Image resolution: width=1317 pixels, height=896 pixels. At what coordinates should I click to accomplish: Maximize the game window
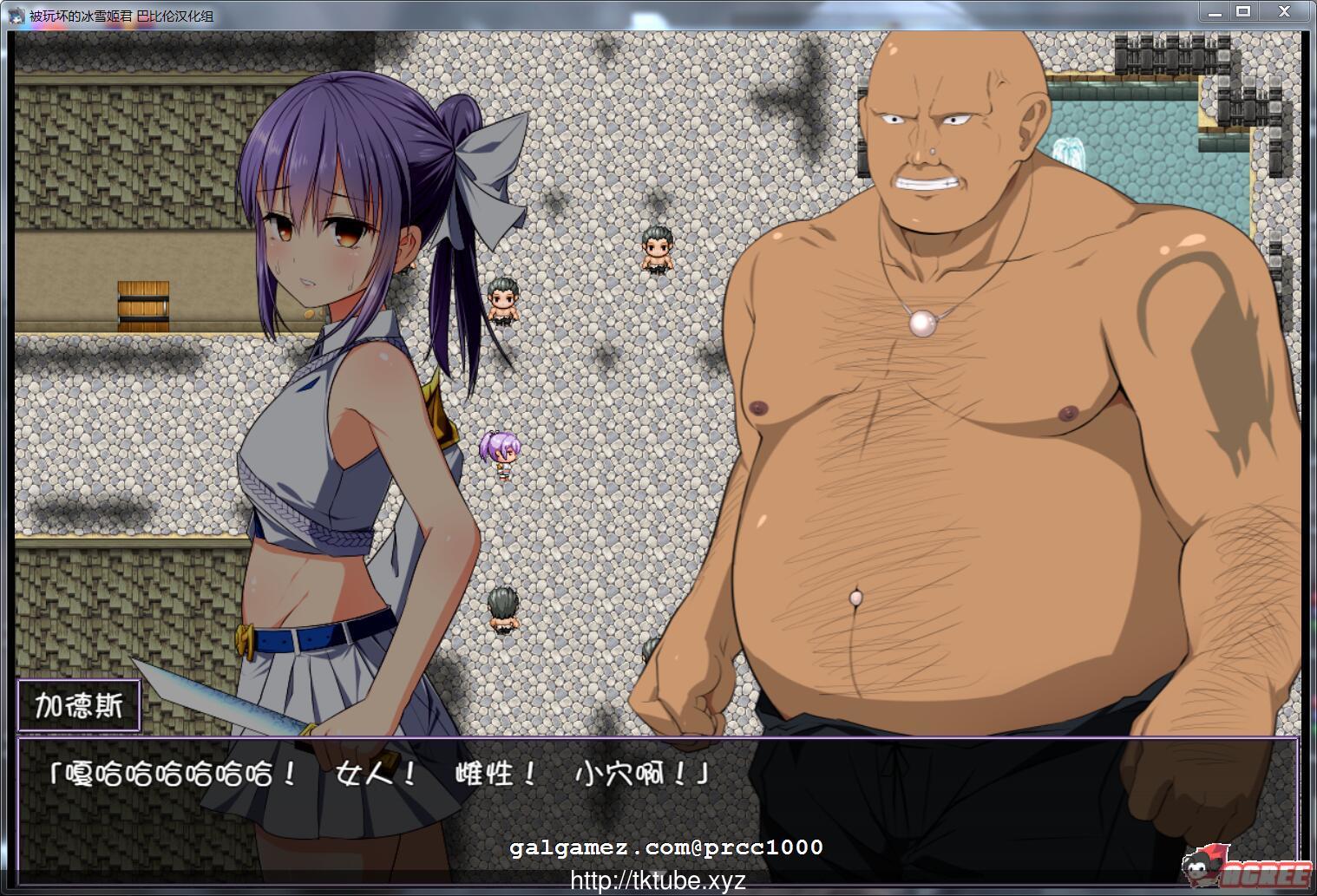1244,12
